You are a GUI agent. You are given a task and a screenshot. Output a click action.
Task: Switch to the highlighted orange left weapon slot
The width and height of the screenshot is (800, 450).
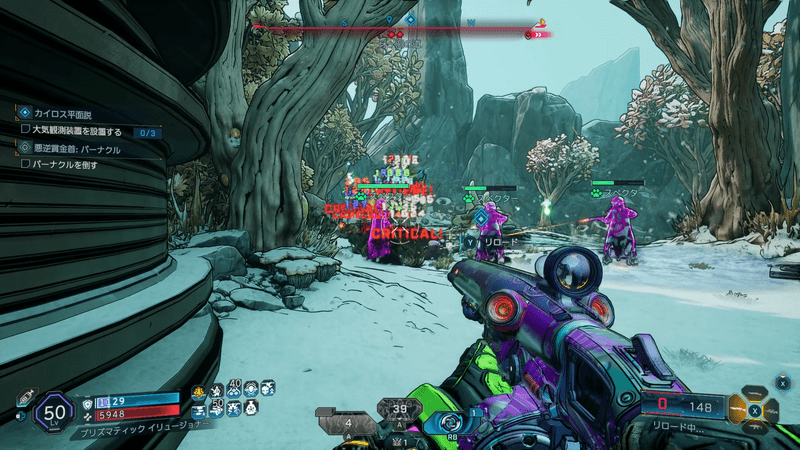737,408
